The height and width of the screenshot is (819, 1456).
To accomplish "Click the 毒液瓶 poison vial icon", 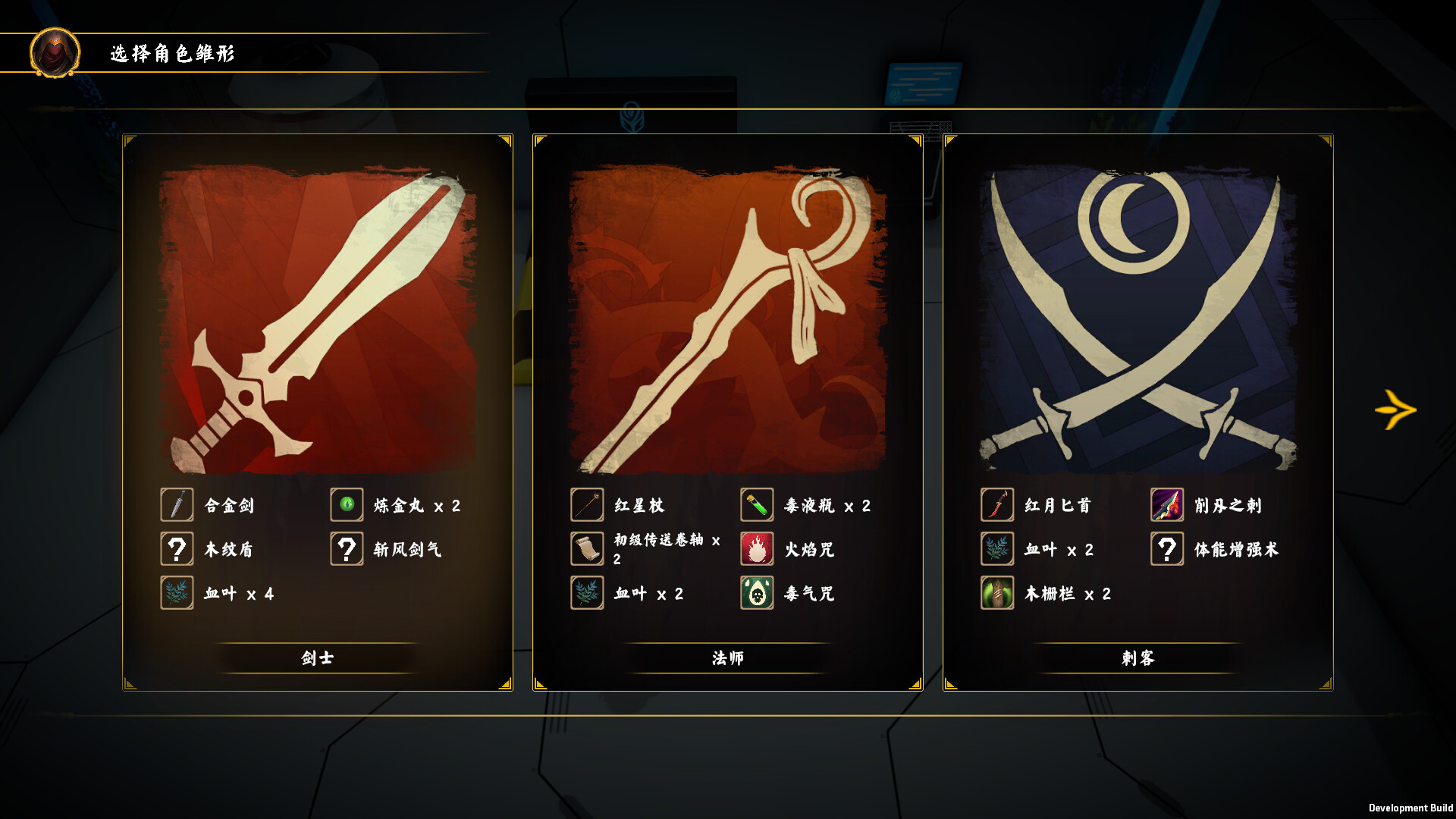I will 757,505.
